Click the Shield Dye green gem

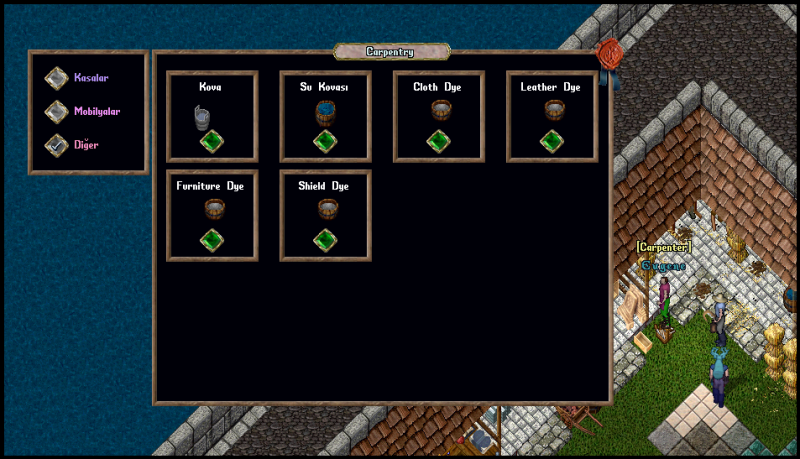[325, 241]
